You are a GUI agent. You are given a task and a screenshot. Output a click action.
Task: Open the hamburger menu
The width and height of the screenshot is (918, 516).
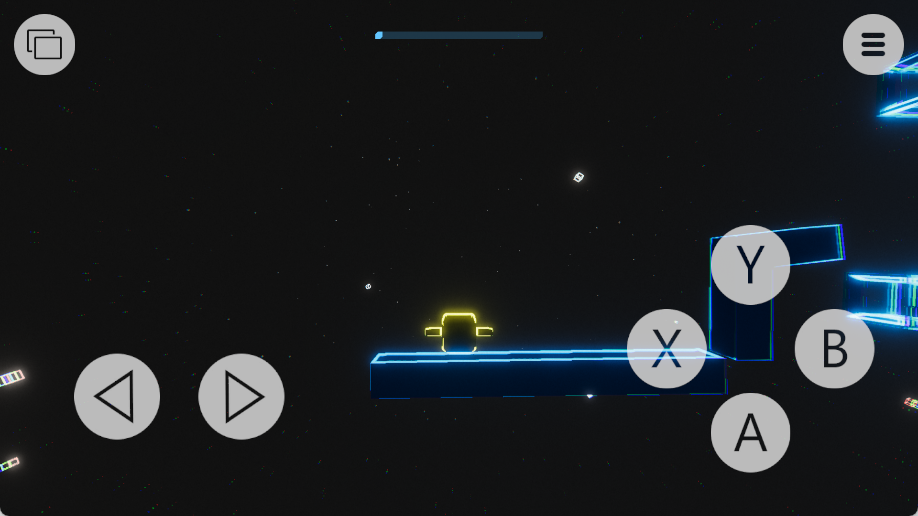click(873, 44)
